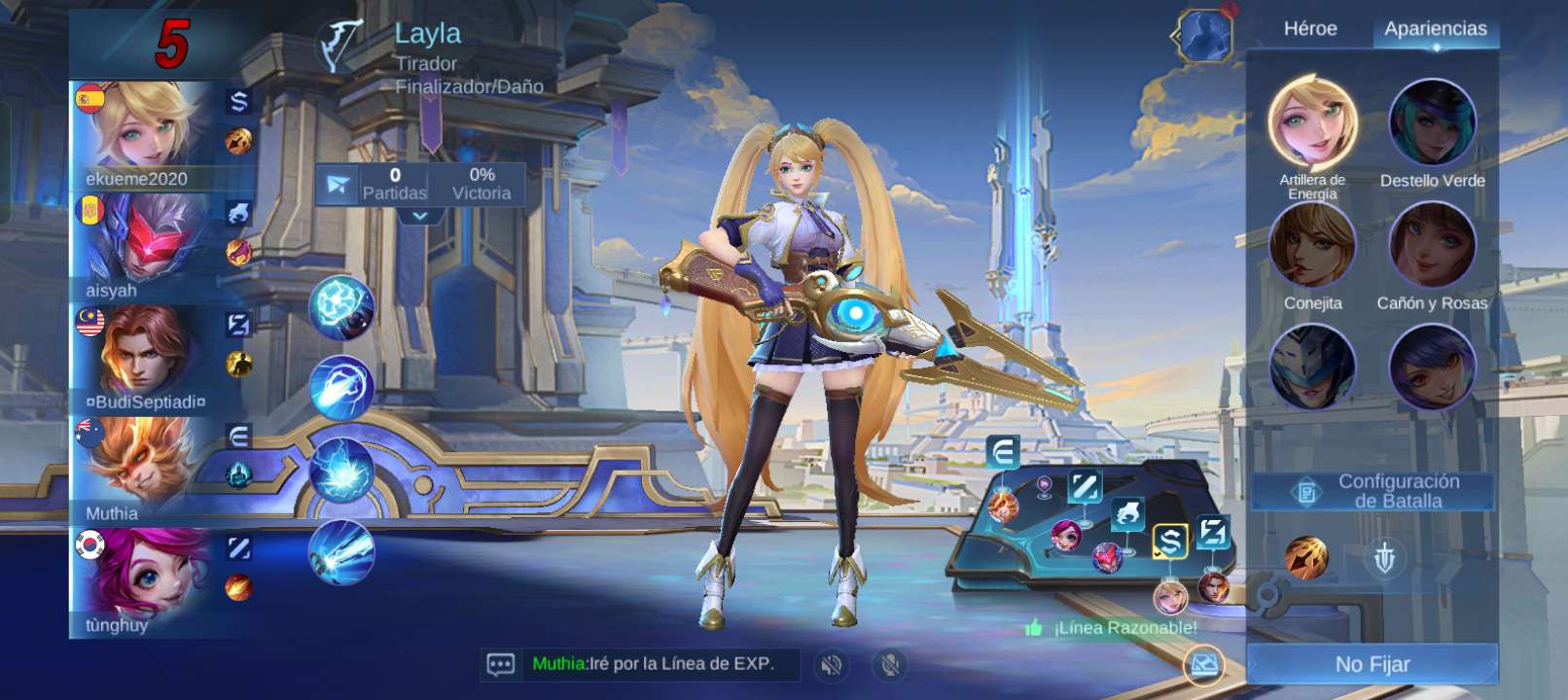Image resolution: width=1568 pixels, height=700 pixels.
Task: Expand the Partidas and Victoria stats panel
Action: point(420,215)
